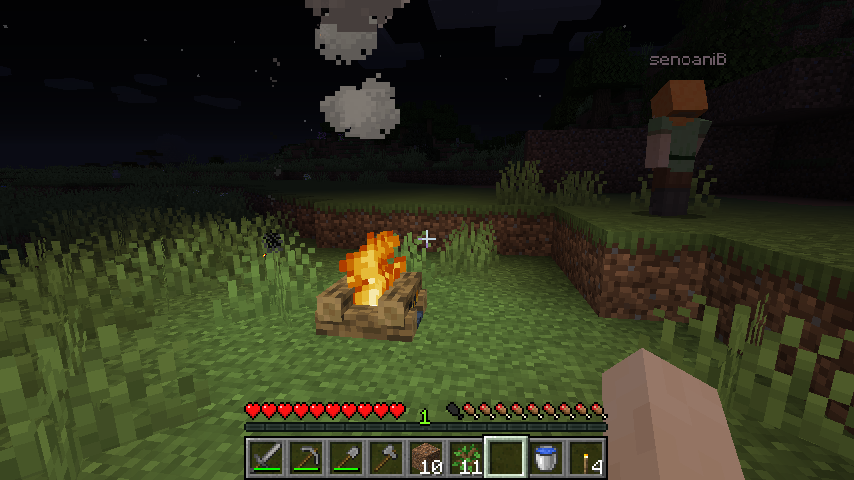Switch to the torch stack slot
This screenshot has width=854, height=480.
pyautogui.click(x=586, y=458)
